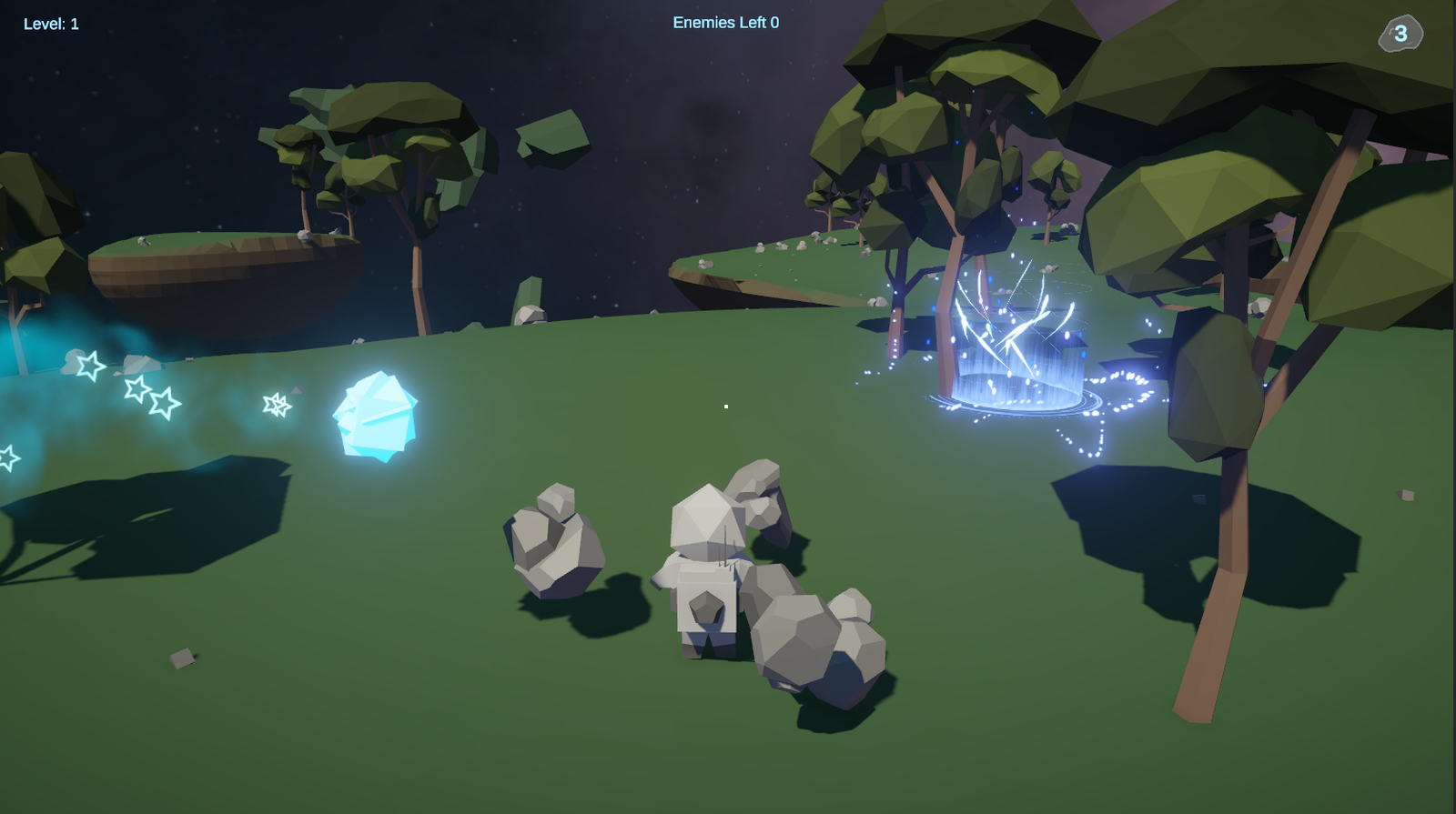Select the glowing blue crystal orb

pos(374,414)
